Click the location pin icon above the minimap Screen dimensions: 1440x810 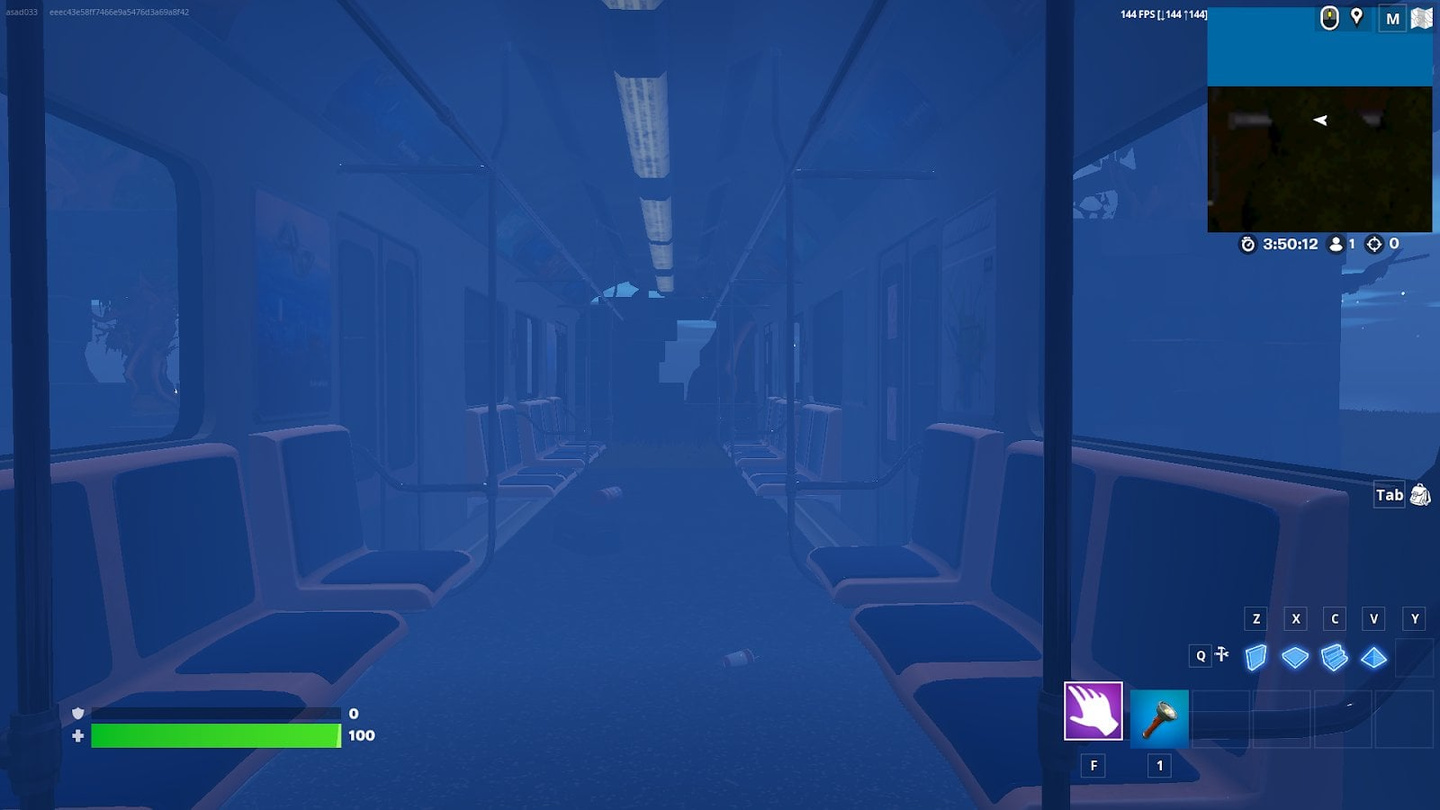[1356, 17]
